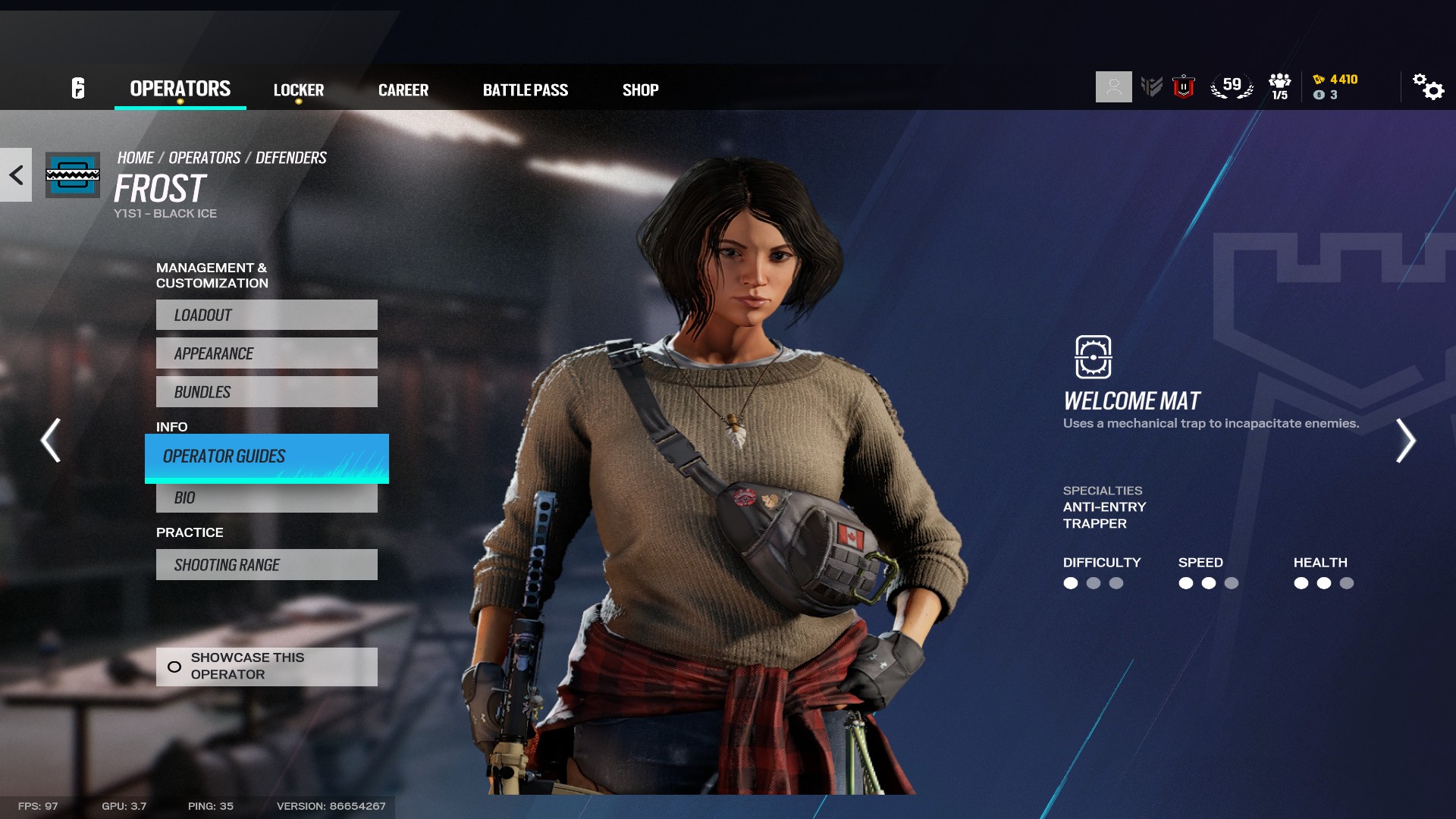Open the Operators tab
1456x819 pixels.
click(180, 89)
